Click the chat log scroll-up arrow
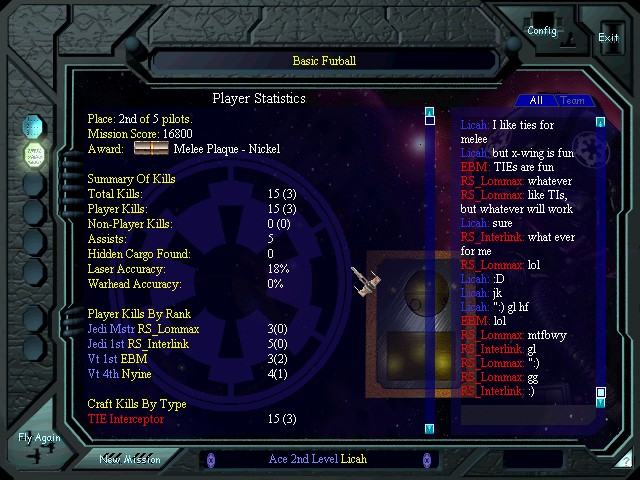Screen dimensions: 640x480 click(601, 123)
